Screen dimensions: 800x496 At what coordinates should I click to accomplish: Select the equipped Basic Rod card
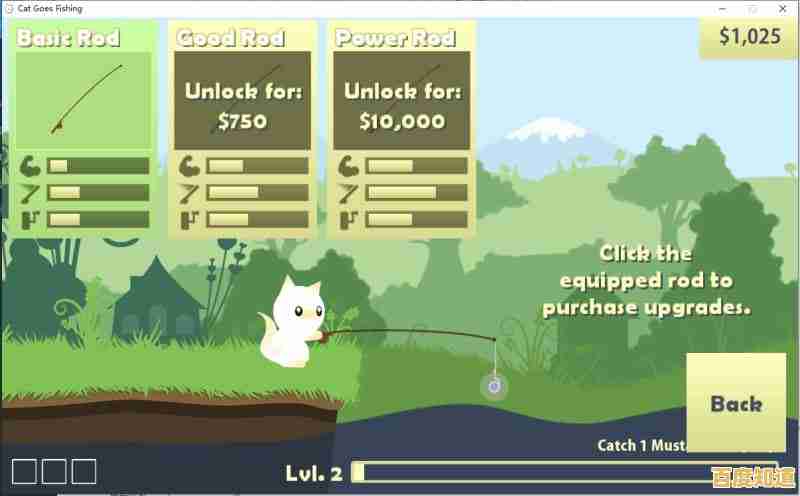click(84, 101)
